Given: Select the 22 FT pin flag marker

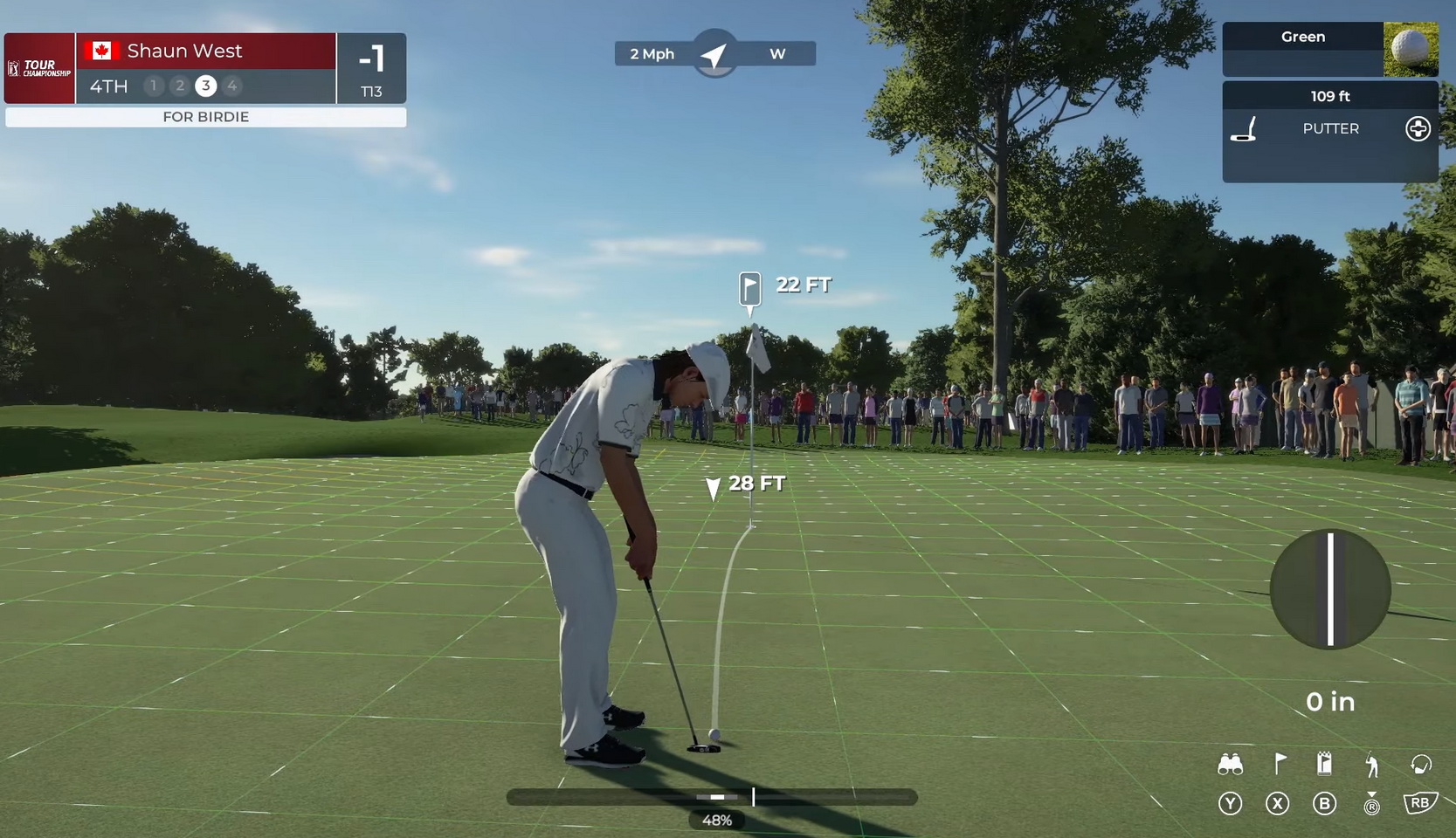Looking at the screenshot, I should pos(750,287).
